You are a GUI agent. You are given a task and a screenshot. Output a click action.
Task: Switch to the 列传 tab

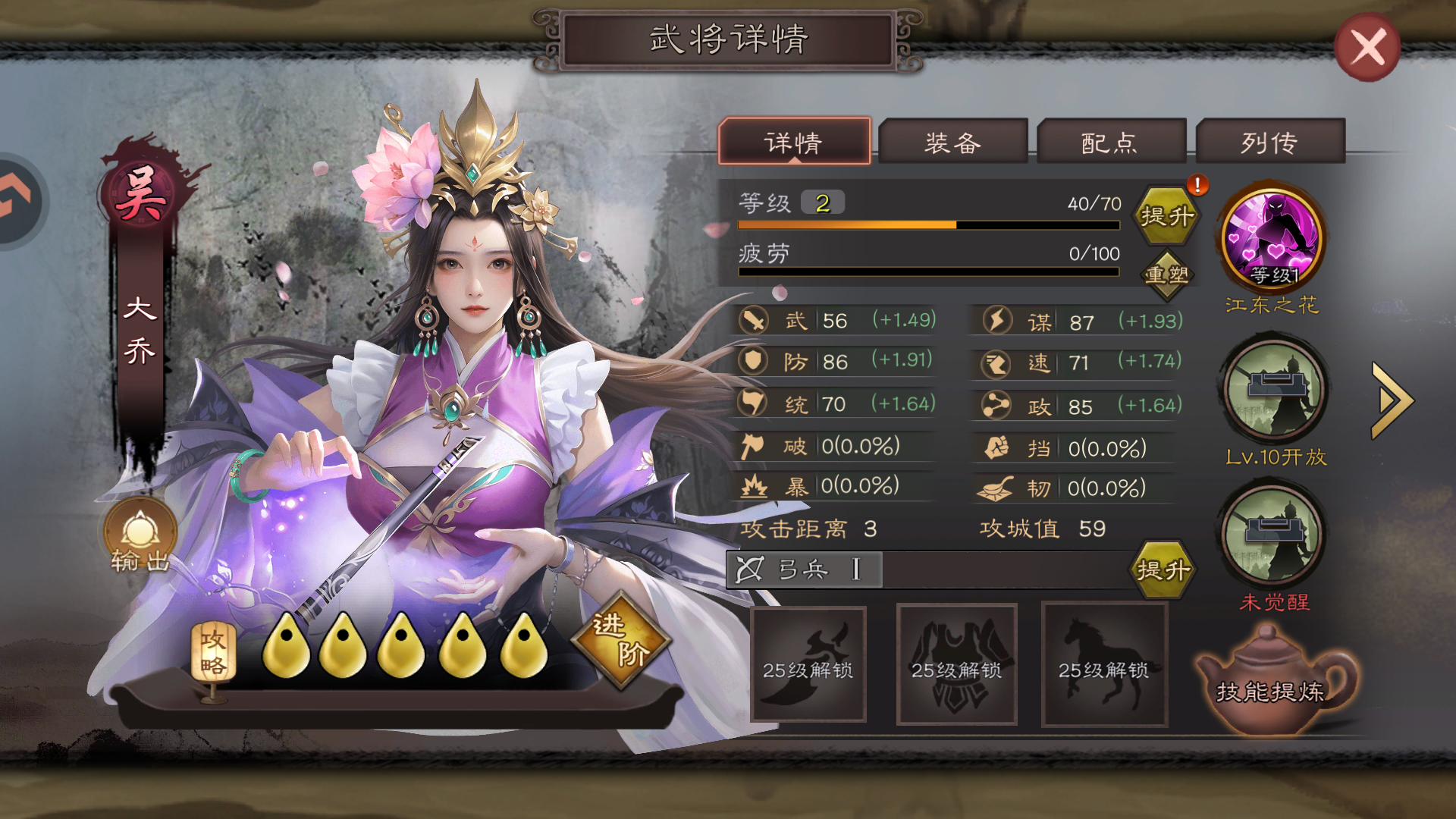tap(1271, 141)
